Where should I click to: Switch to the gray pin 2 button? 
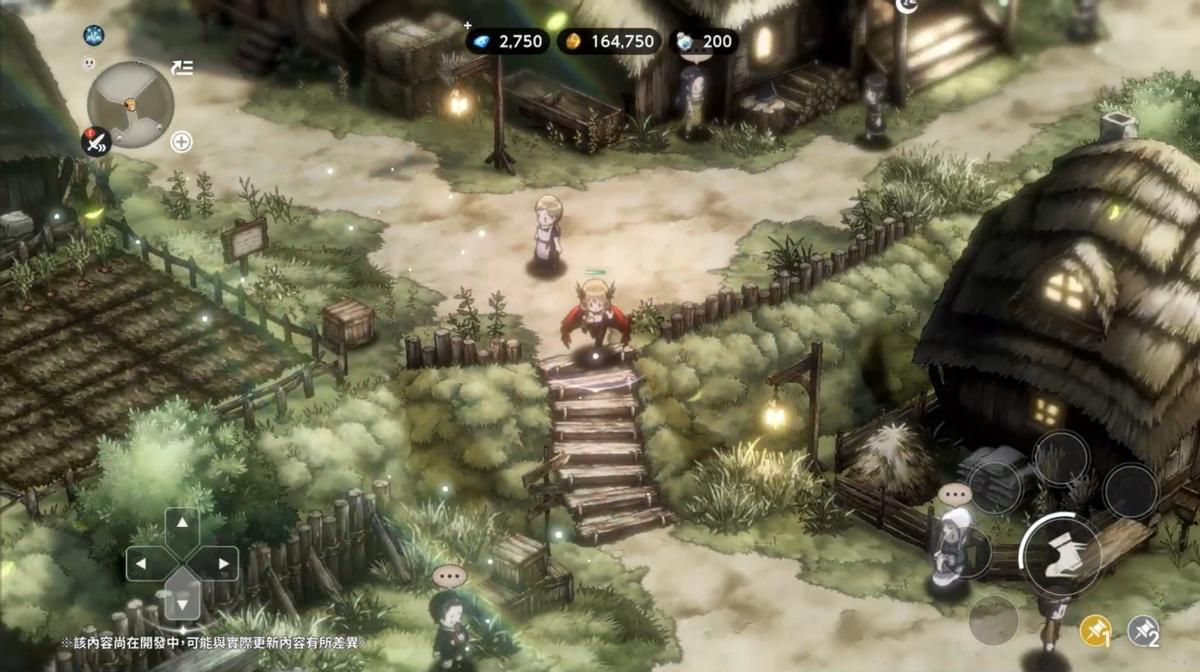tap(1143, 630)
